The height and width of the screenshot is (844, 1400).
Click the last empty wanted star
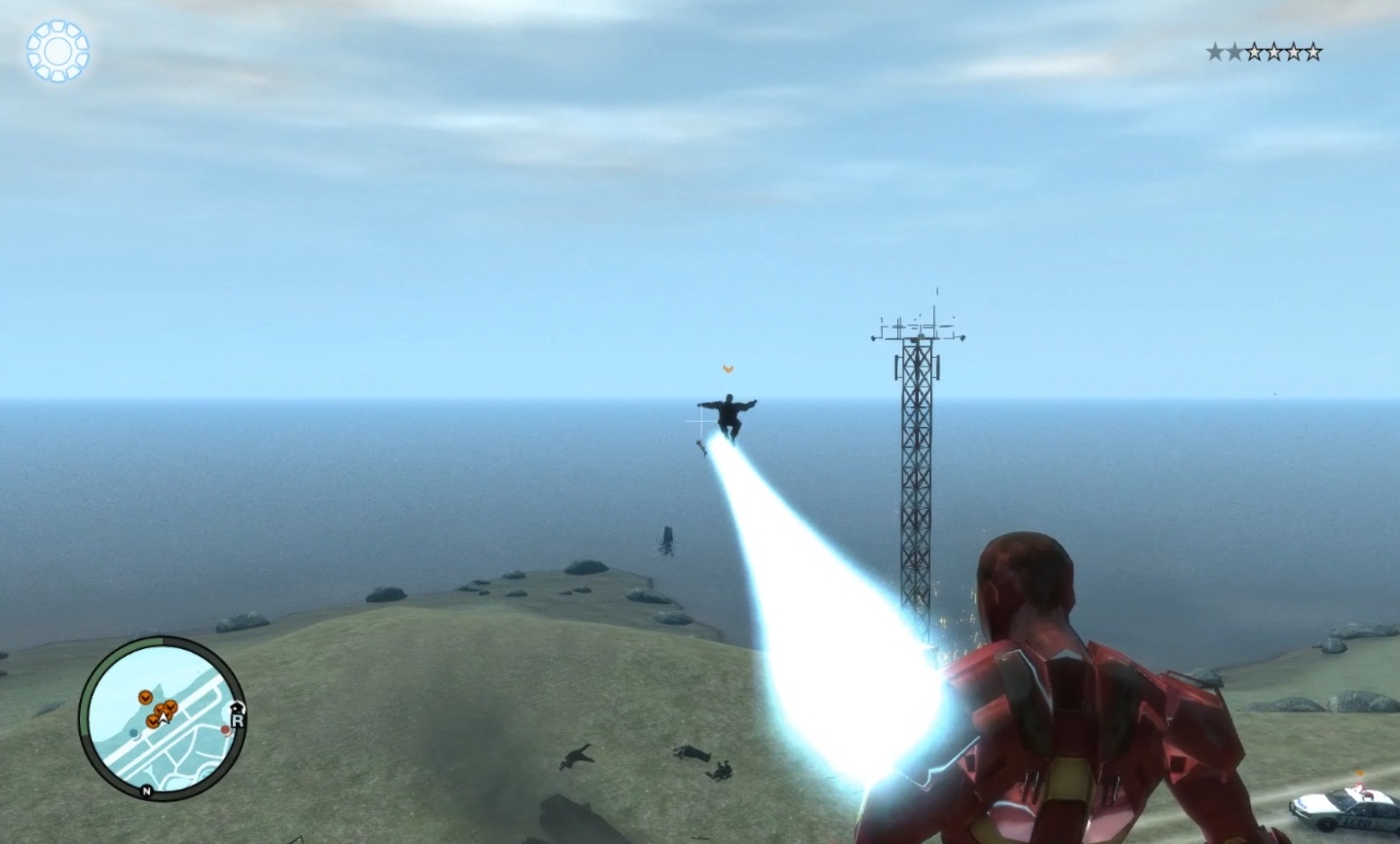point(1313,50)
